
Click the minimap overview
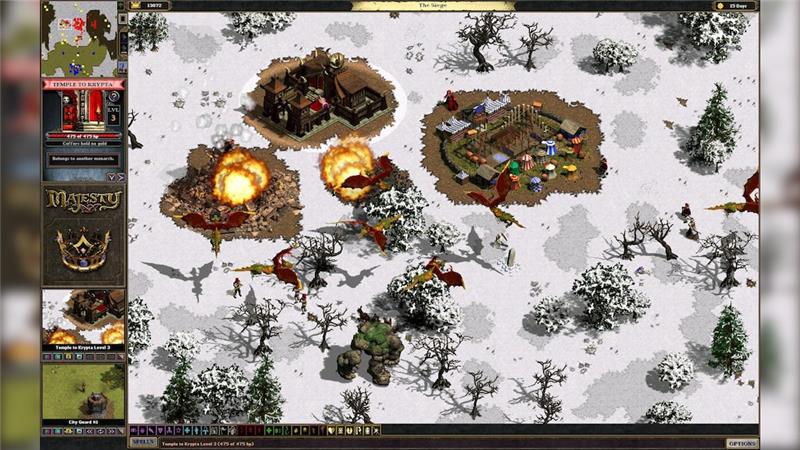78,38
